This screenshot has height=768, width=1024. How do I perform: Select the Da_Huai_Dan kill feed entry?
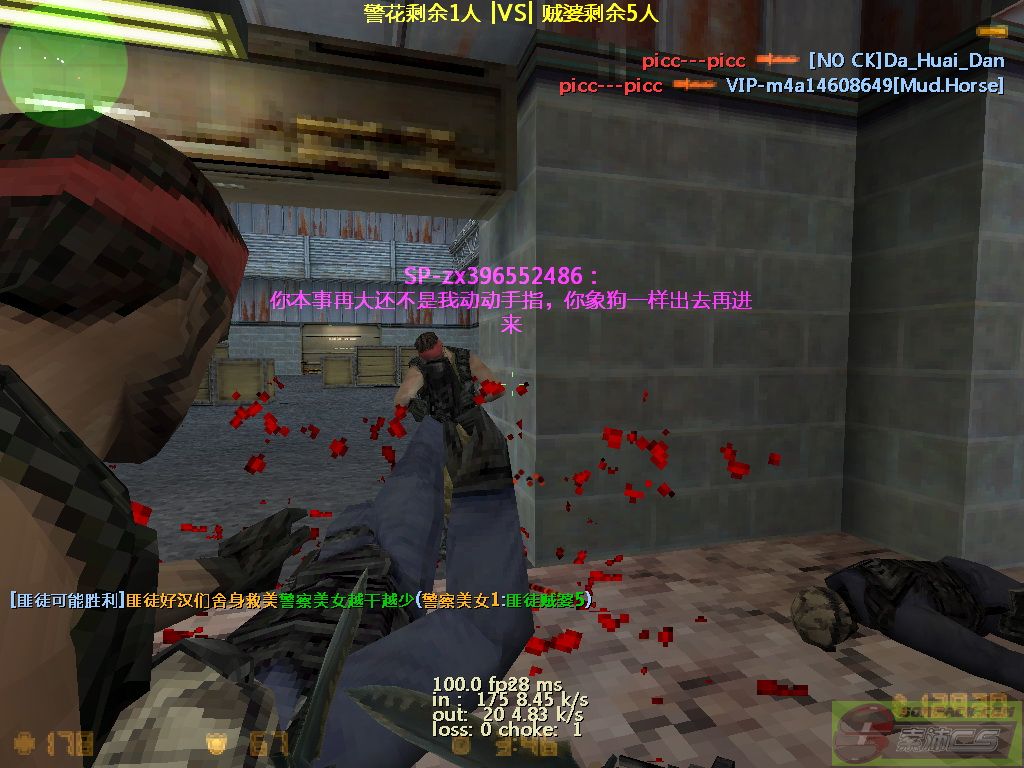[823, 61]
